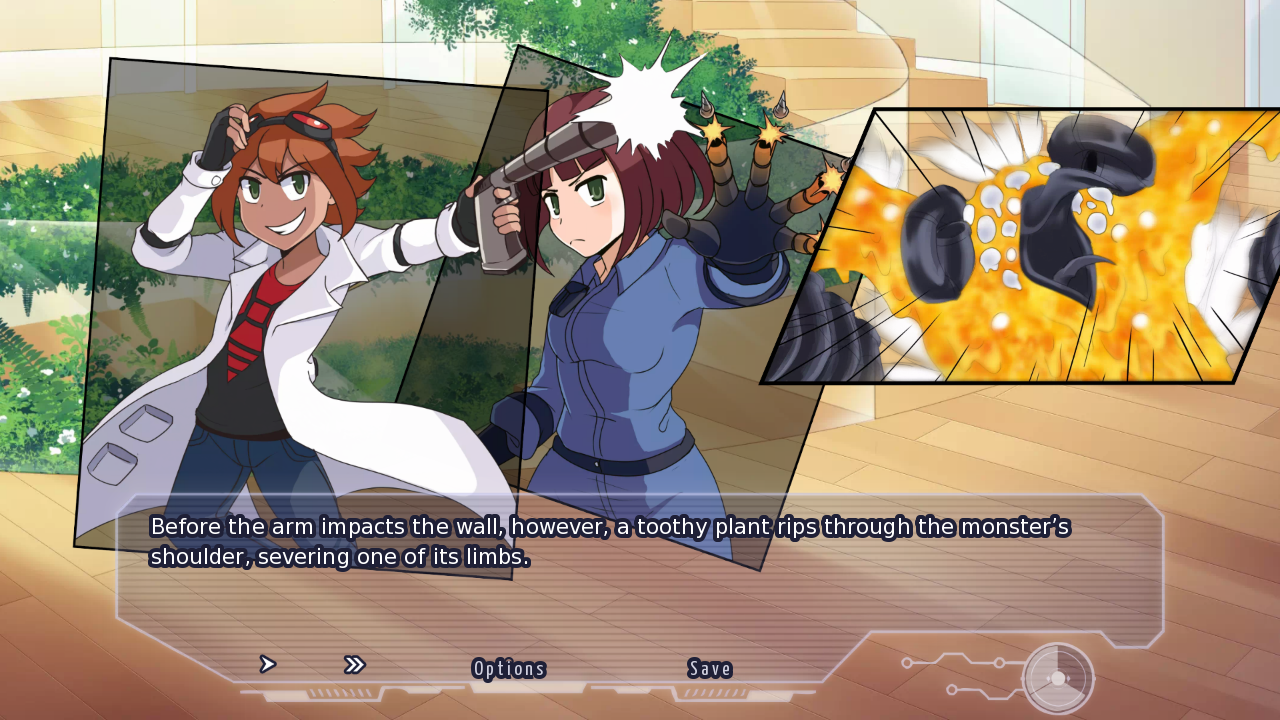Toggle auto-advance with the single arrow
Image resolution: width=1280 pixels, height=720 pixels.
(x=267, y=664)
